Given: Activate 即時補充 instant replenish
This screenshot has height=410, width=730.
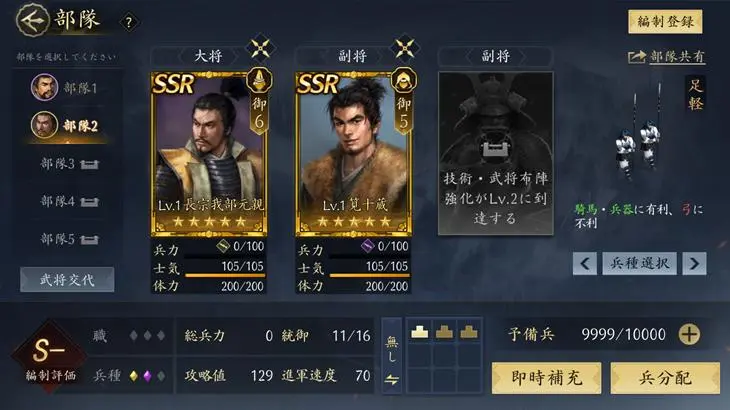Looking at the screenshot, I should click(546, 377).
